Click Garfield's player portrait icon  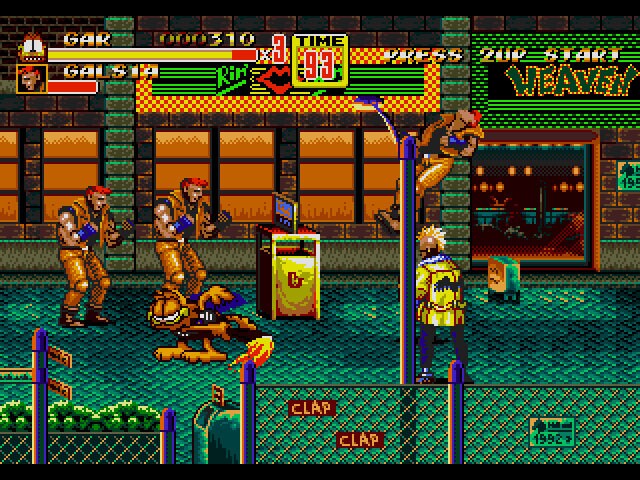pos(31,47)
